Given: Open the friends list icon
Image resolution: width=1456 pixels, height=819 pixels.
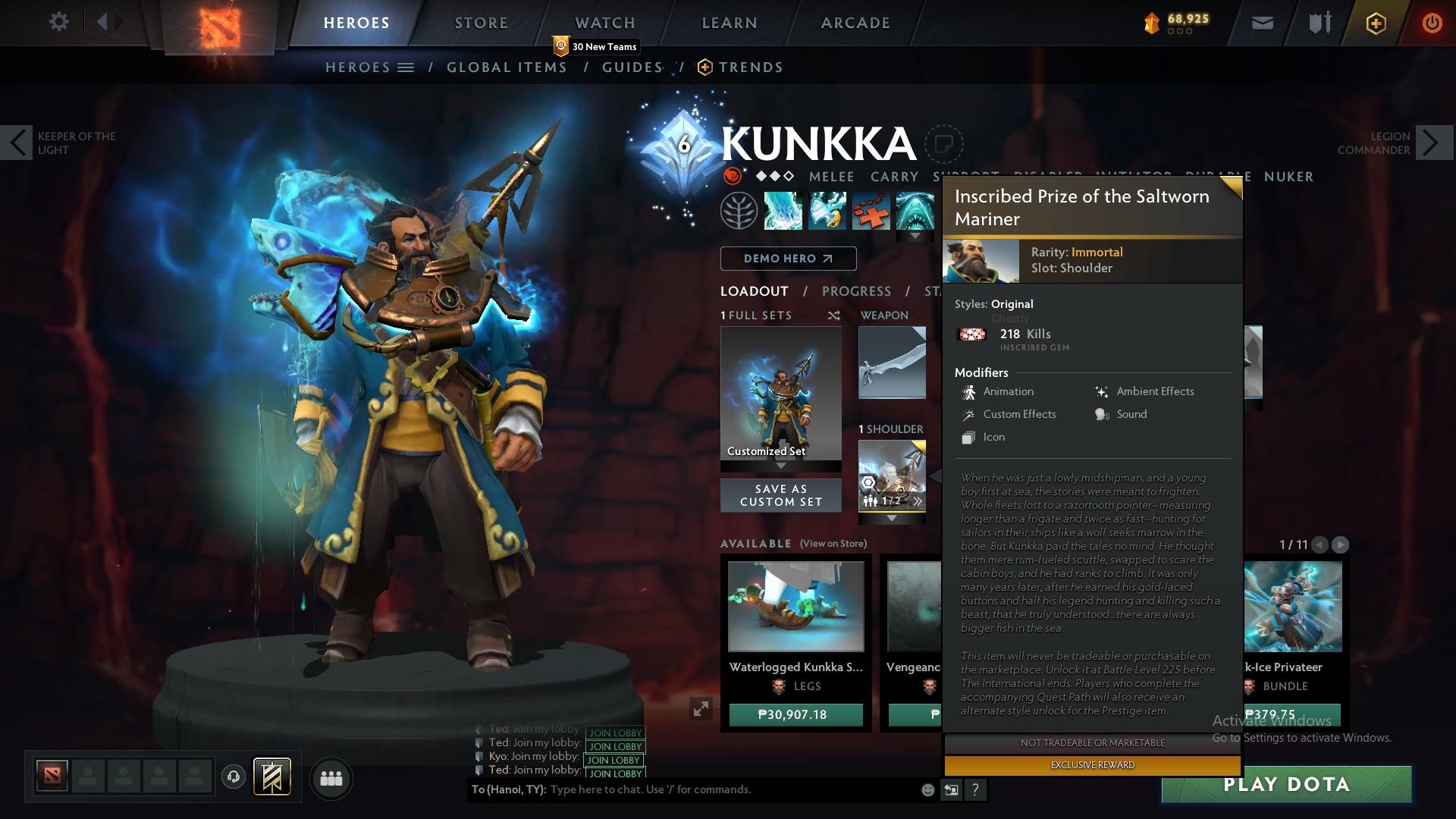Looking at the screenshot, I should [331, 778].
